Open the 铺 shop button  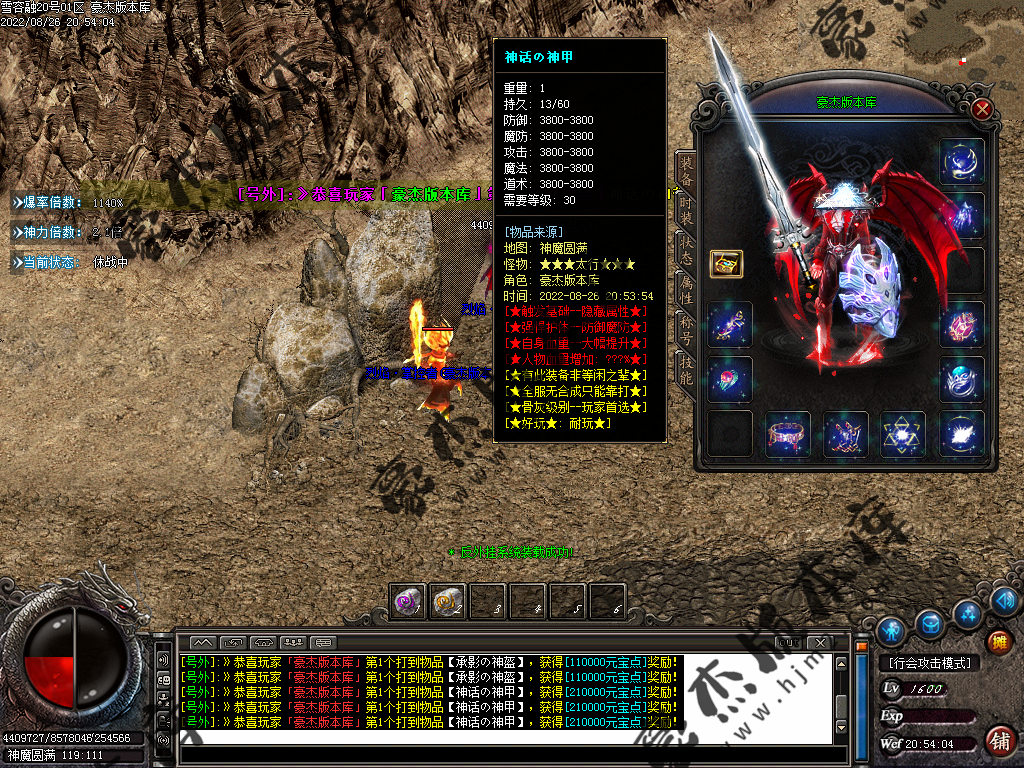coord(998,741)
